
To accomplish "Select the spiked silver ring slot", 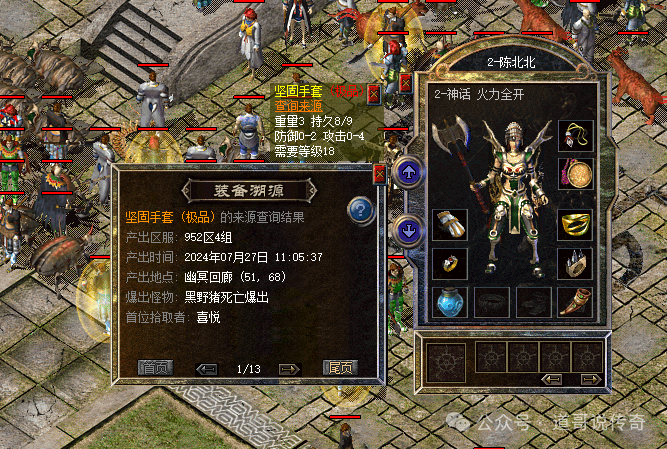I will [575, 263].
